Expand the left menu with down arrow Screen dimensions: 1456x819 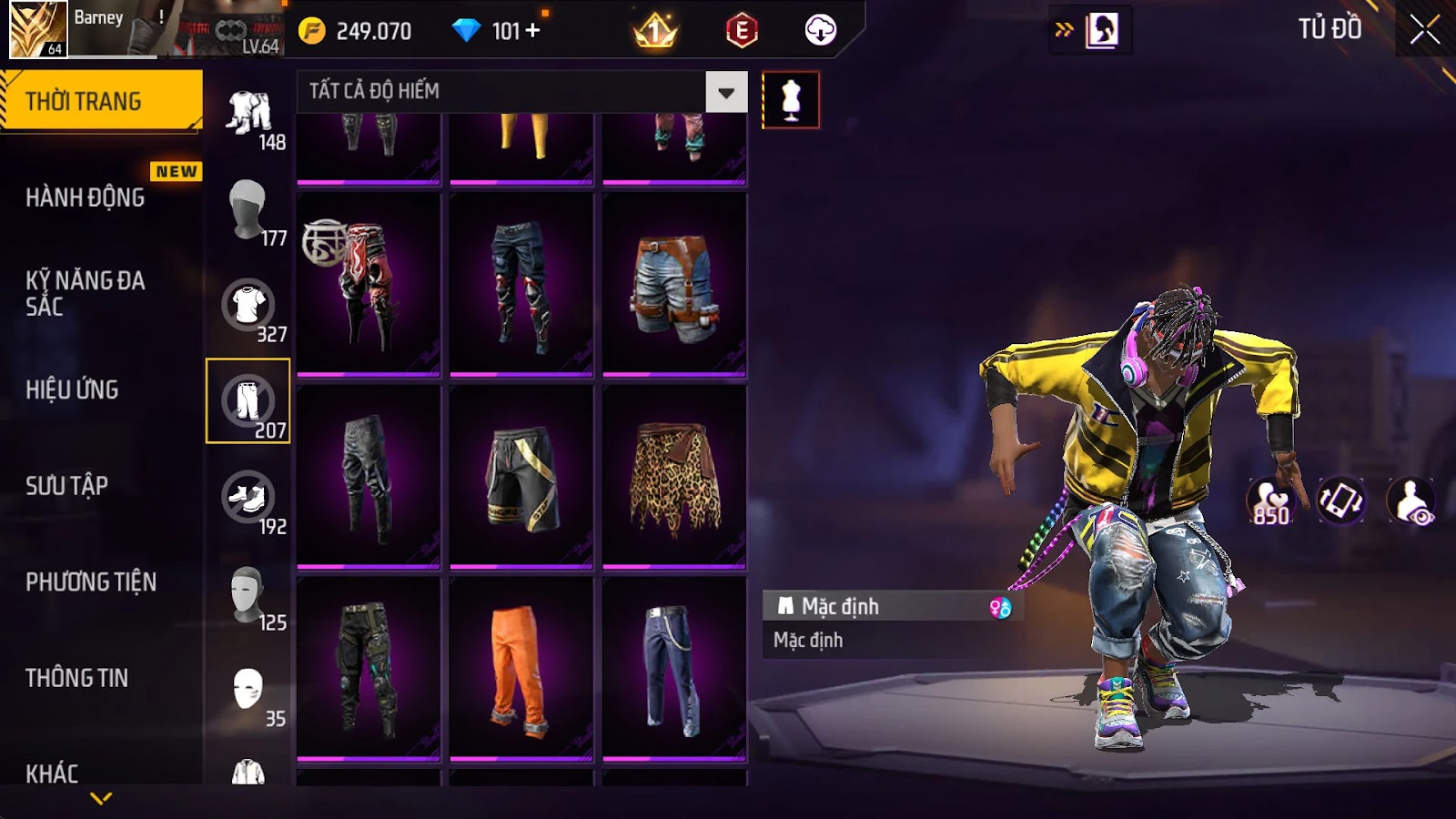101,799
